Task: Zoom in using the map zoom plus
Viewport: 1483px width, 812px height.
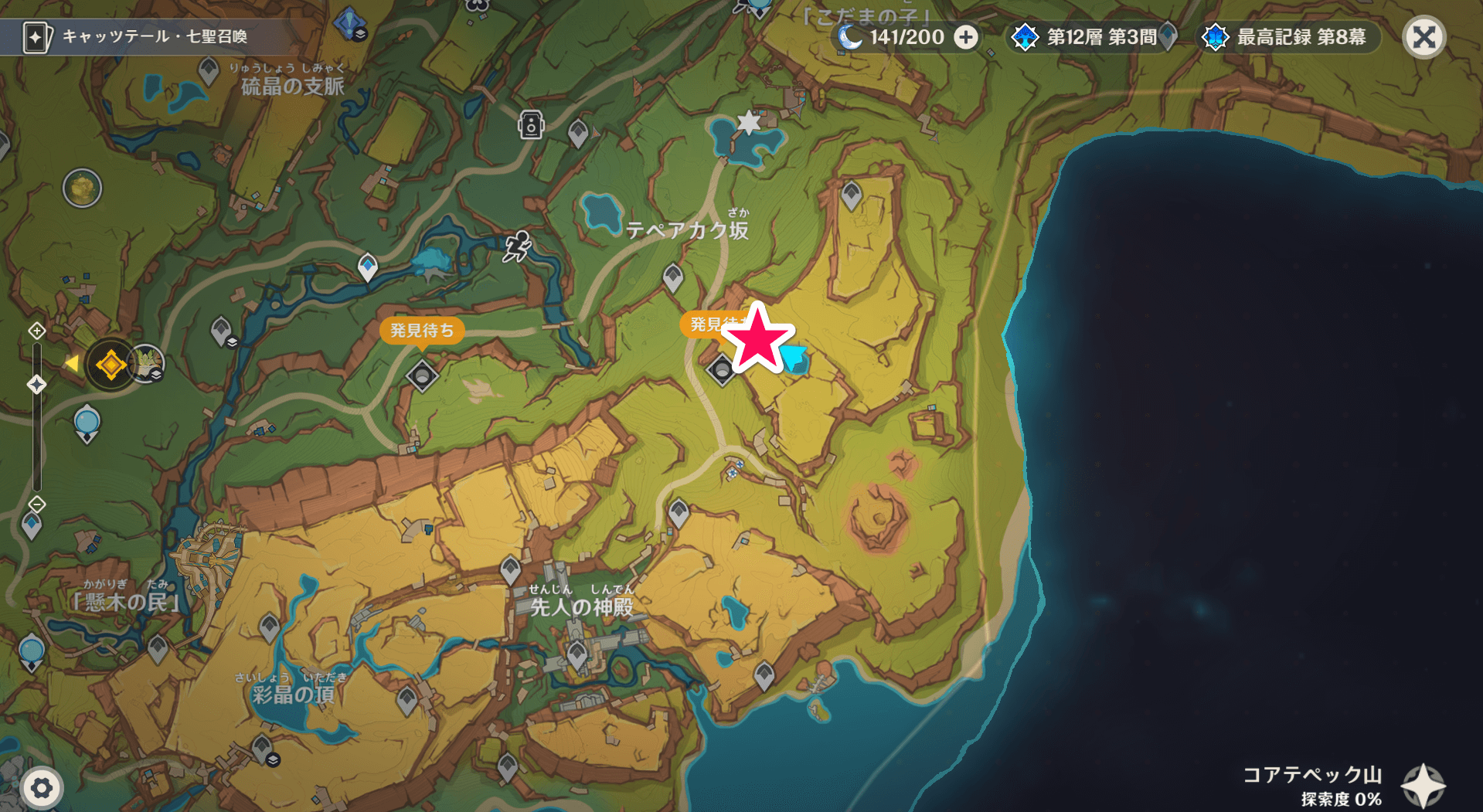Action: tap(36, 331)
